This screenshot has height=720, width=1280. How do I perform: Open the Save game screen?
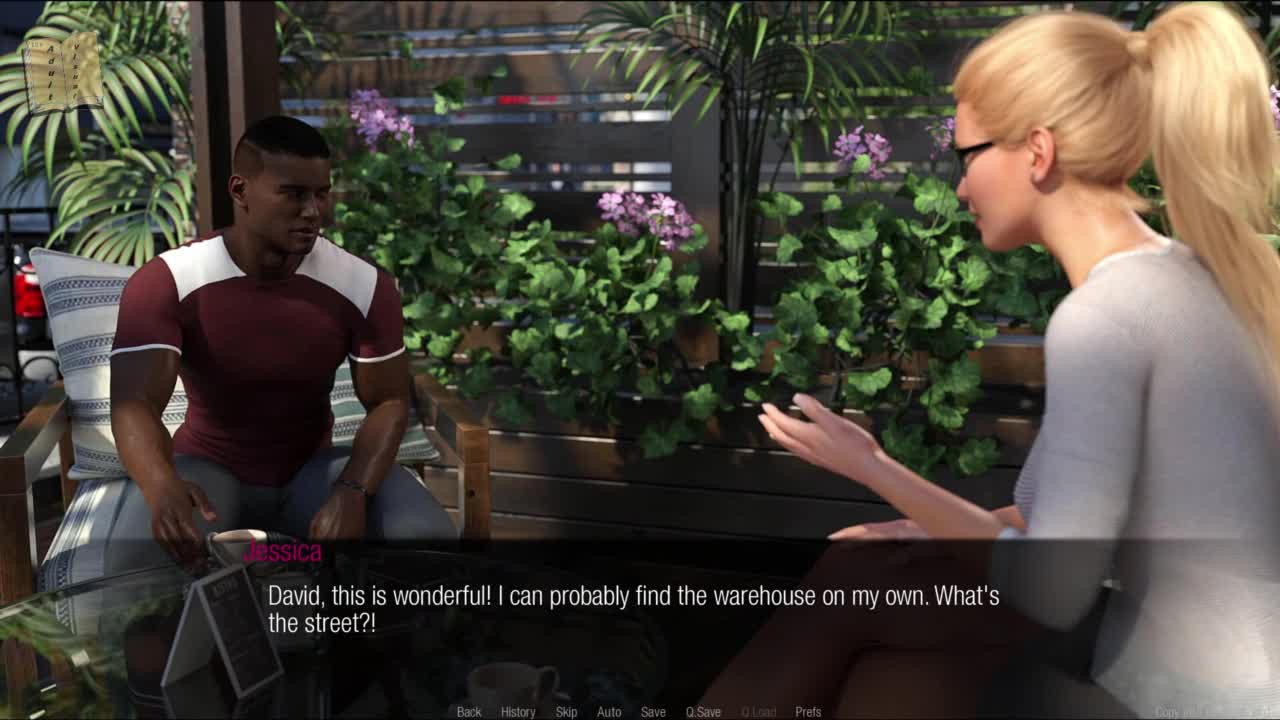pos(653,712)
